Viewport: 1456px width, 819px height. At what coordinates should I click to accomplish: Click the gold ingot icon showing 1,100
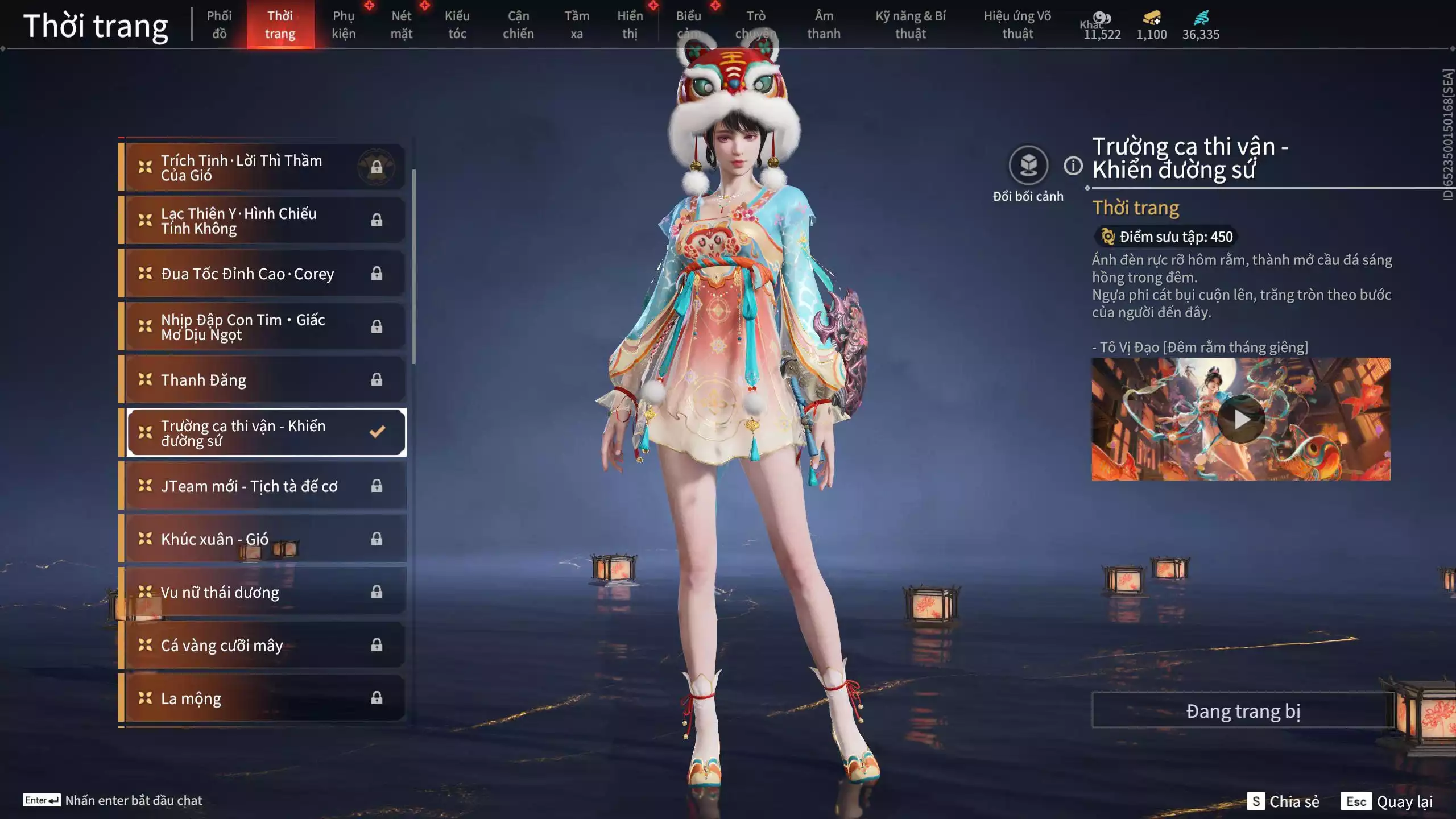[x=1152, y=18]
